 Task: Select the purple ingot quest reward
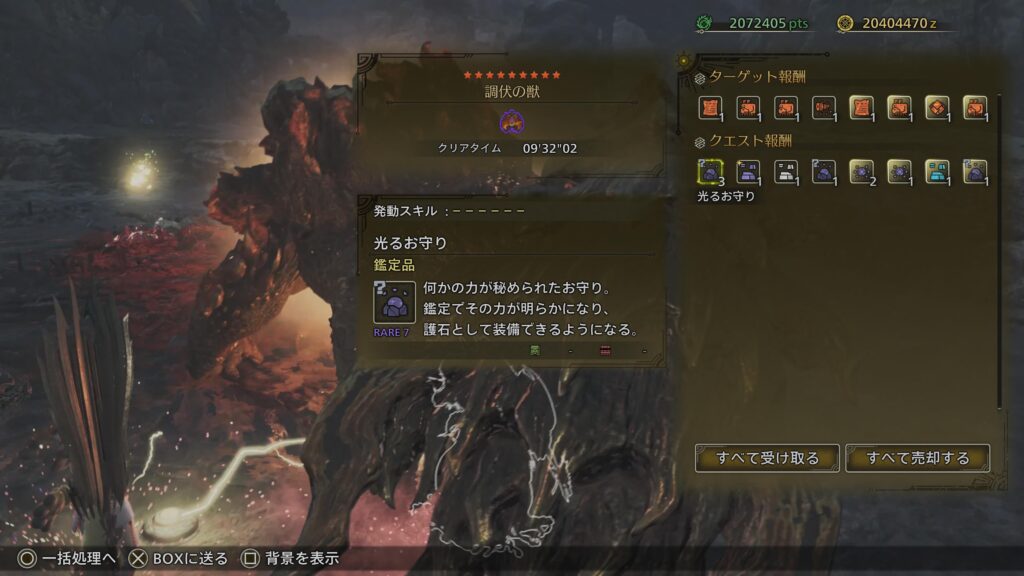pyautogui.click(x=748, y=172)
